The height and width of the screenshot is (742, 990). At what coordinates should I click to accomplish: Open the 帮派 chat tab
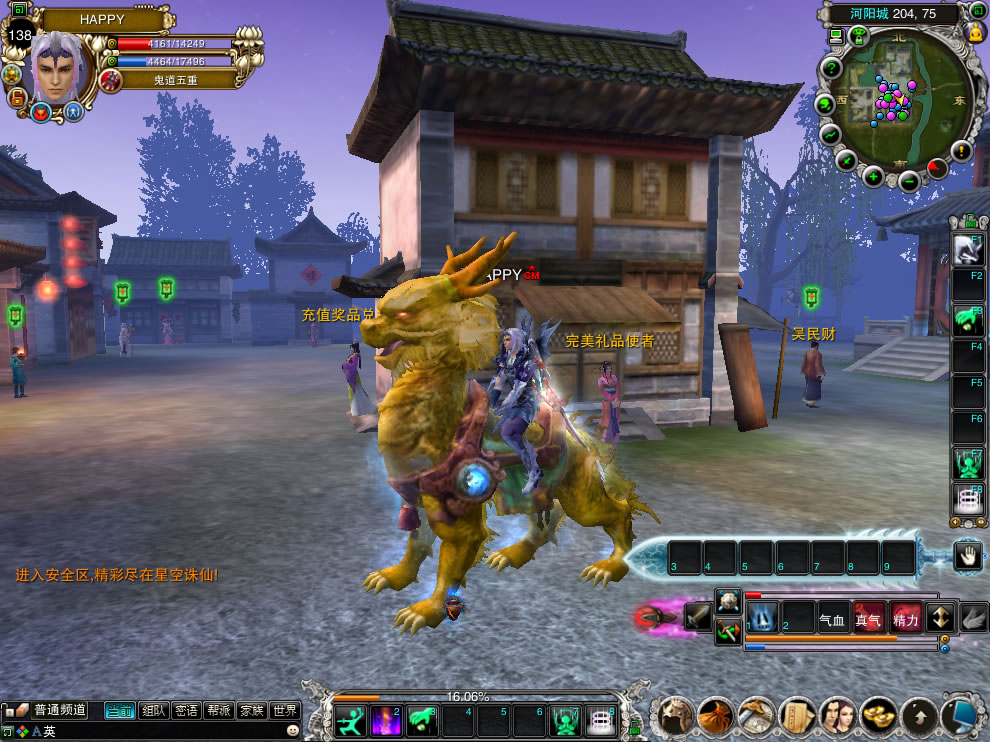[x=218, y=710]
